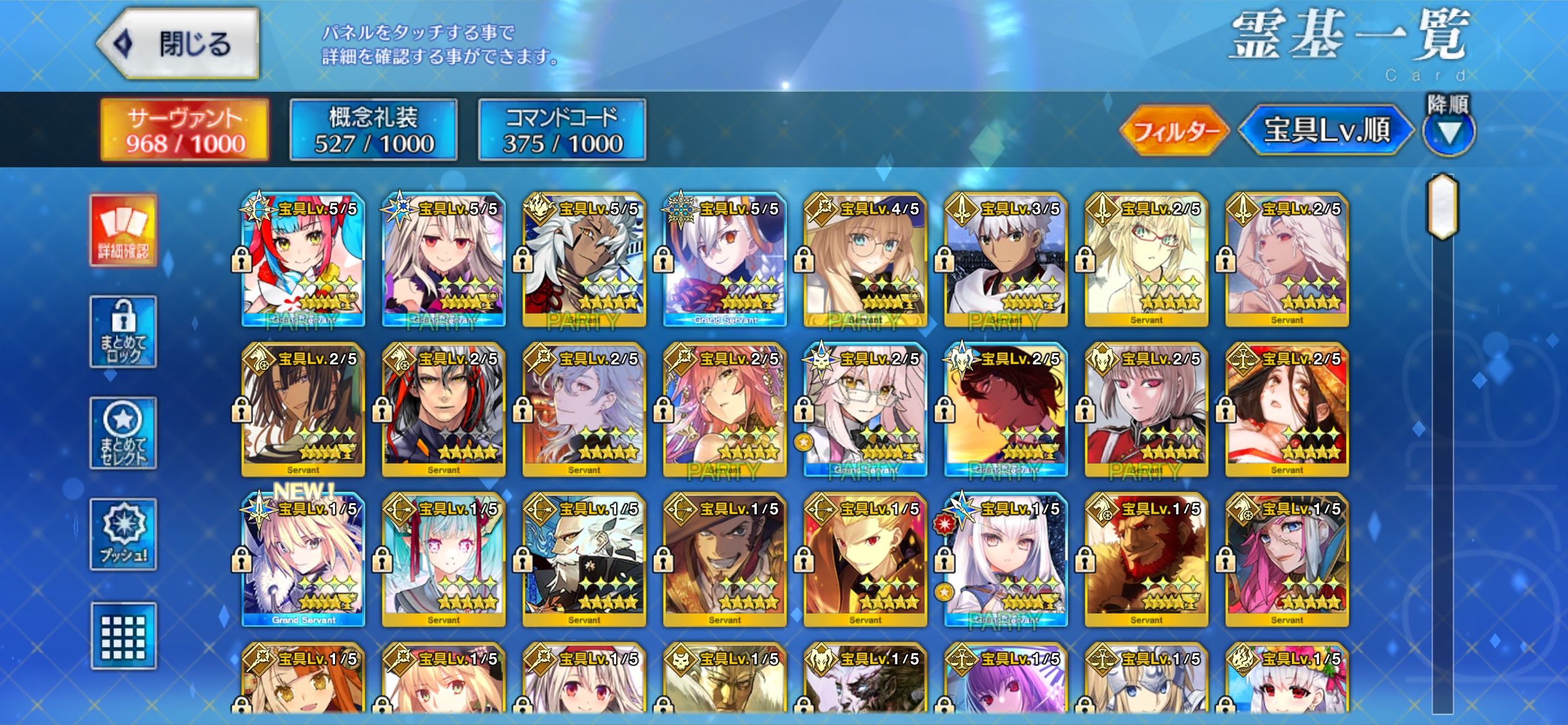
Task: Choose the blonde servant with red glasses
Action: pos(1146,260)
